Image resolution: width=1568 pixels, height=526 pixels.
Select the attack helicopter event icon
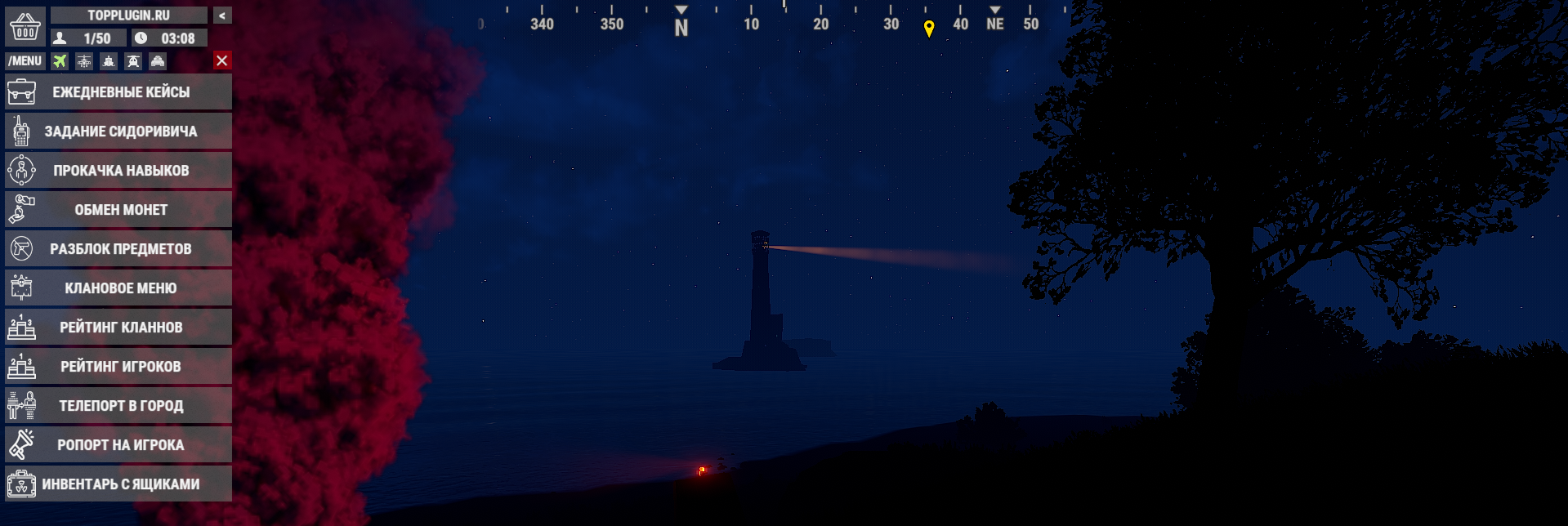(x=84, y=61)
